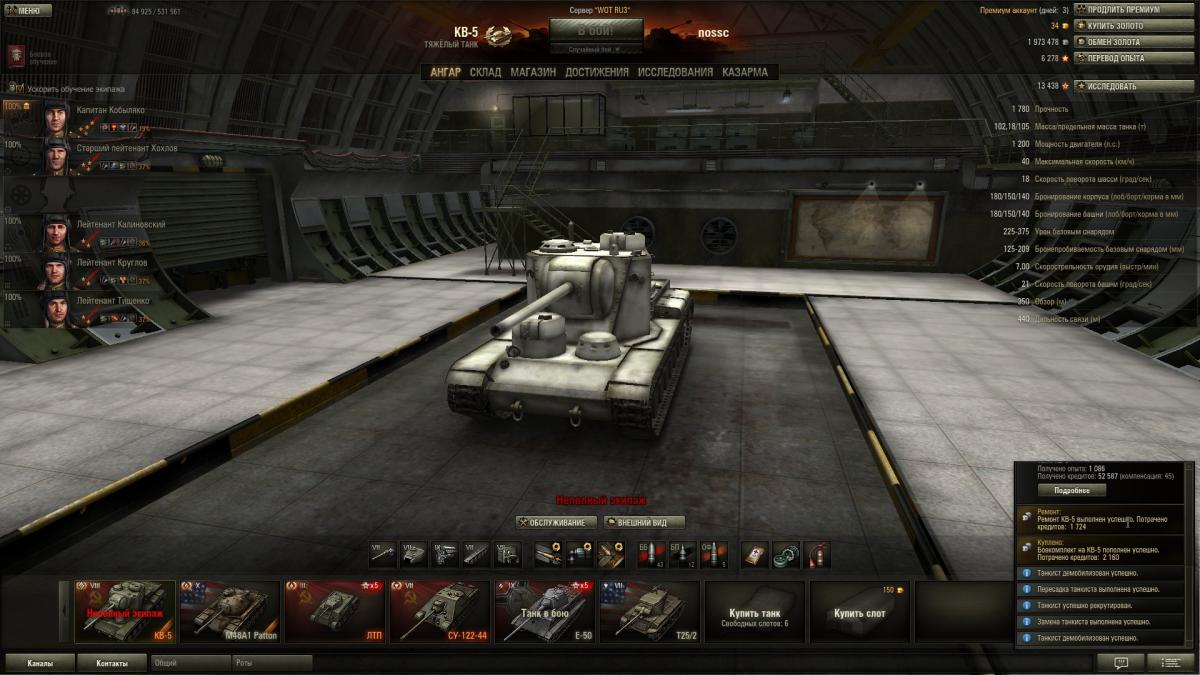Click the Исследовать button
This screenshot has width=1200, height=675.
click(1133, 86)
